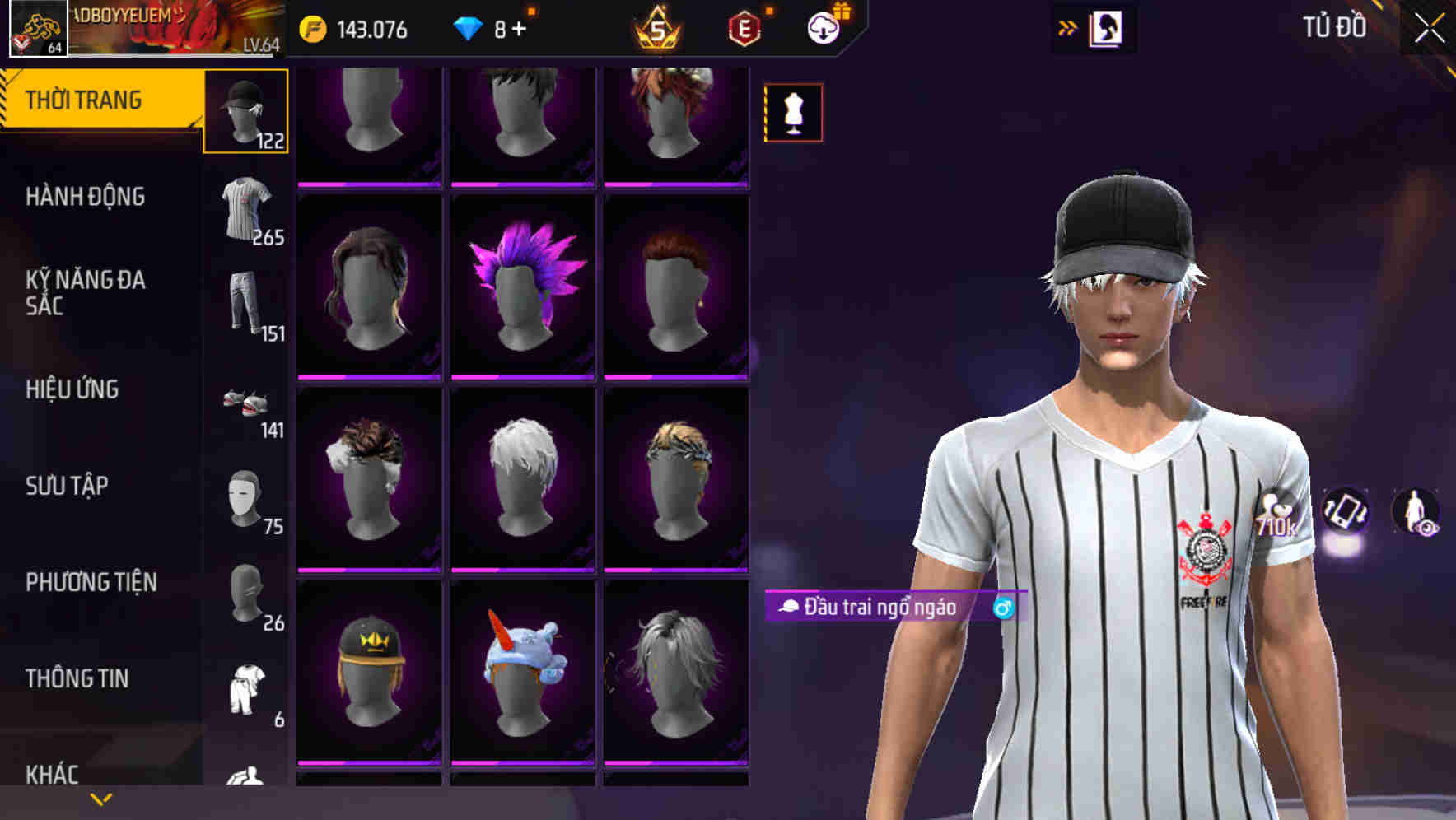This screenshot has width=1456, height=820.
Task: Open the cloud gift download icon
Action: pos(823,29)
